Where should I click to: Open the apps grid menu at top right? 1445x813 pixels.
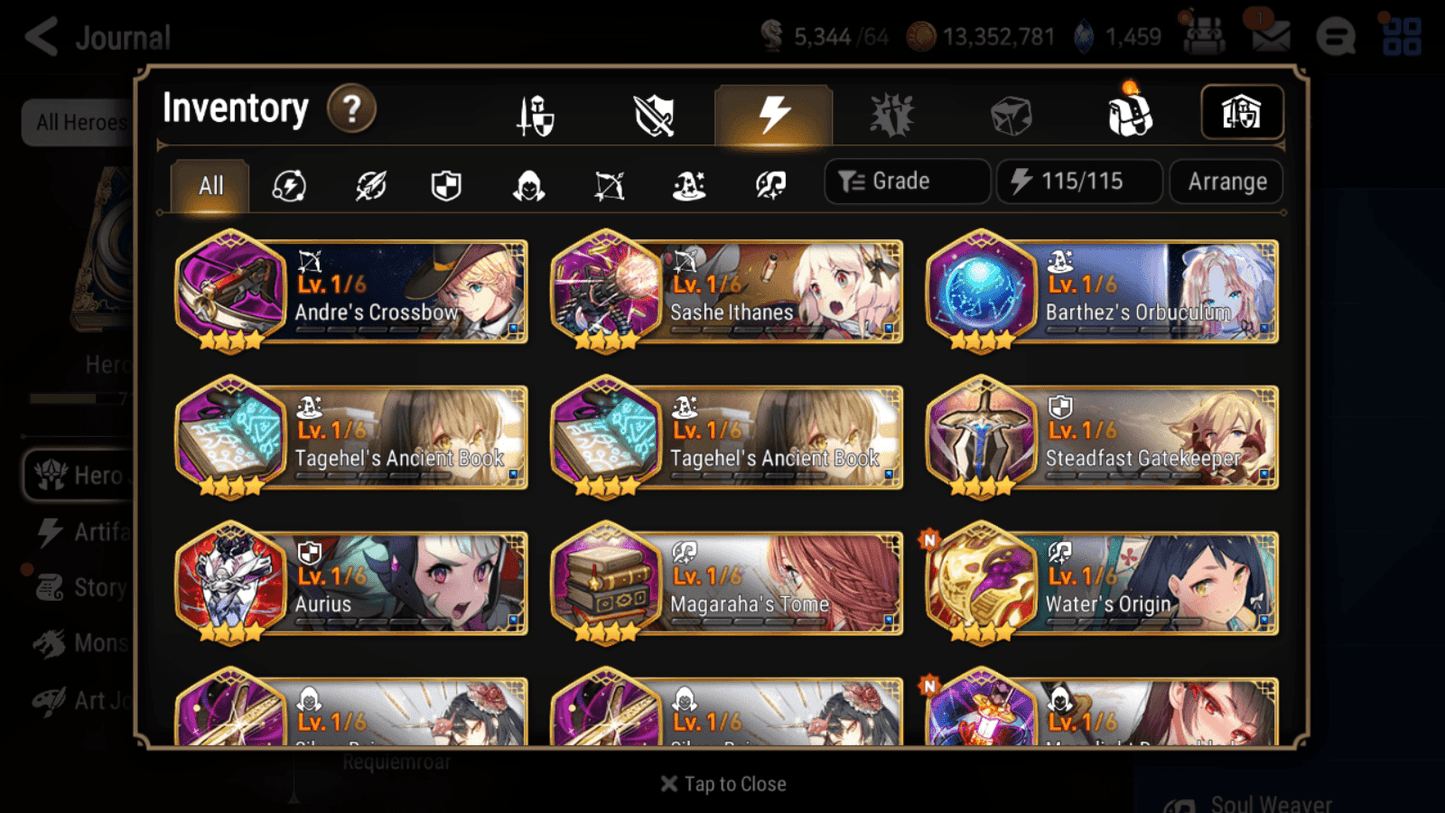tap(1400, 36)
